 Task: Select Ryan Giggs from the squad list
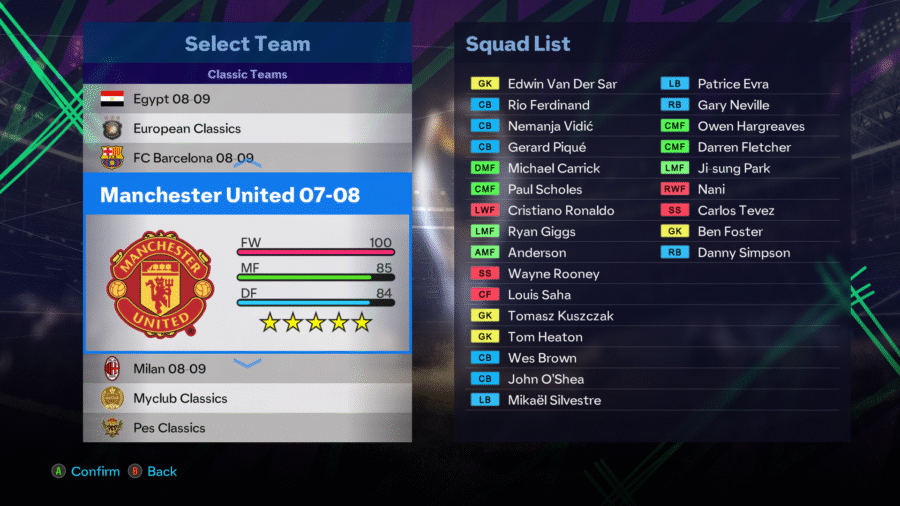click(541, 231)
